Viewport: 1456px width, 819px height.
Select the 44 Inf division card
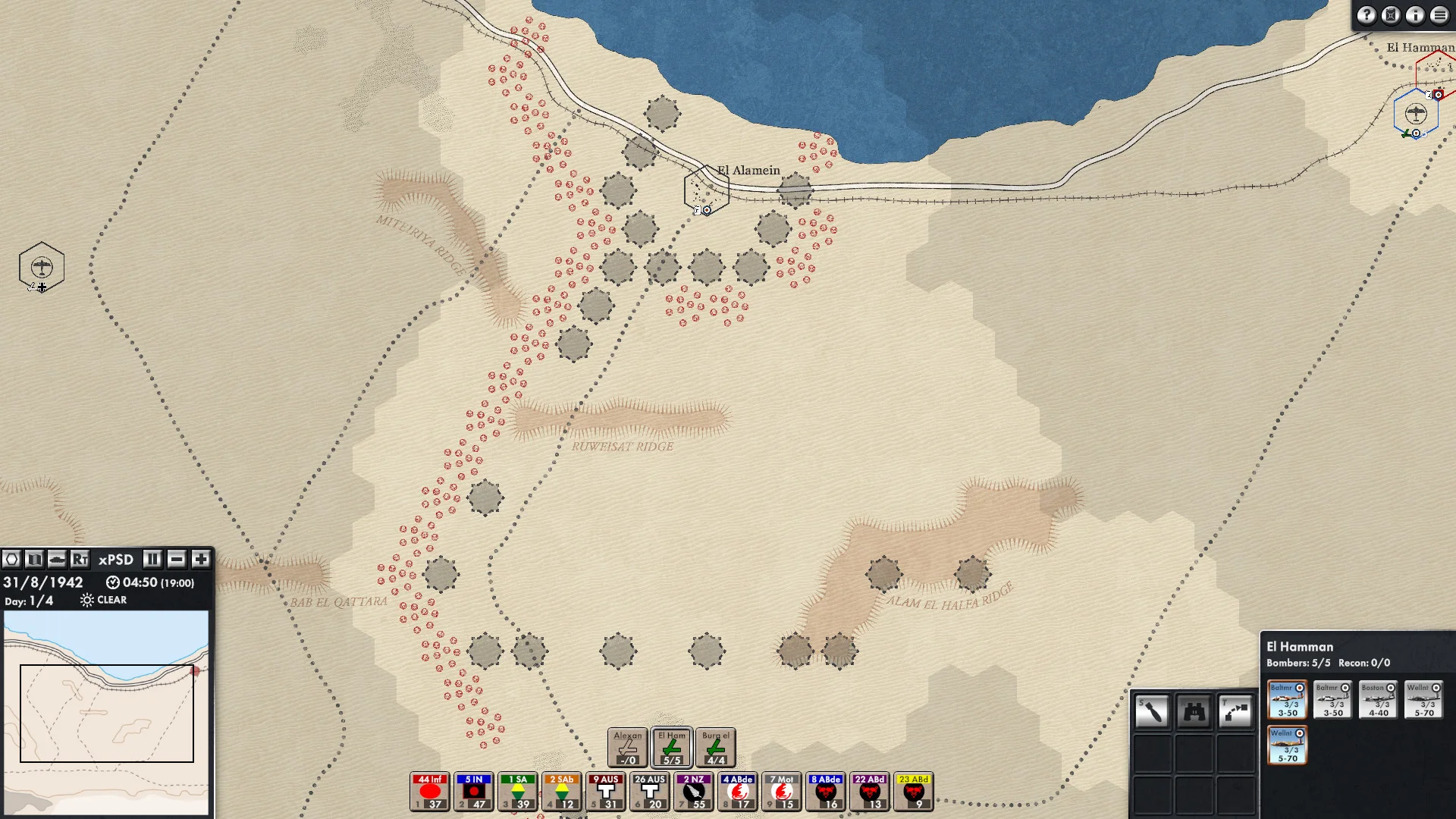pyautogui.click(x=430, y=792)
